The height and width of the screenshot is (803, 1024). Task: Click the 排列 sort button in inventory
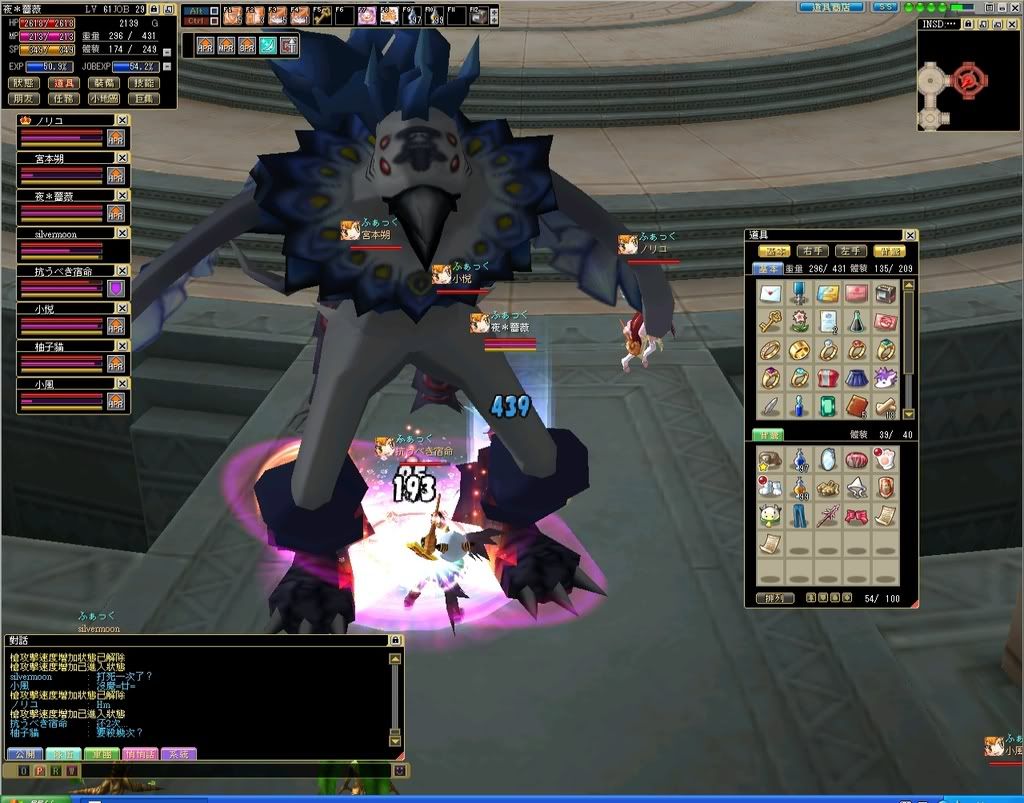(x=774, y=598)
